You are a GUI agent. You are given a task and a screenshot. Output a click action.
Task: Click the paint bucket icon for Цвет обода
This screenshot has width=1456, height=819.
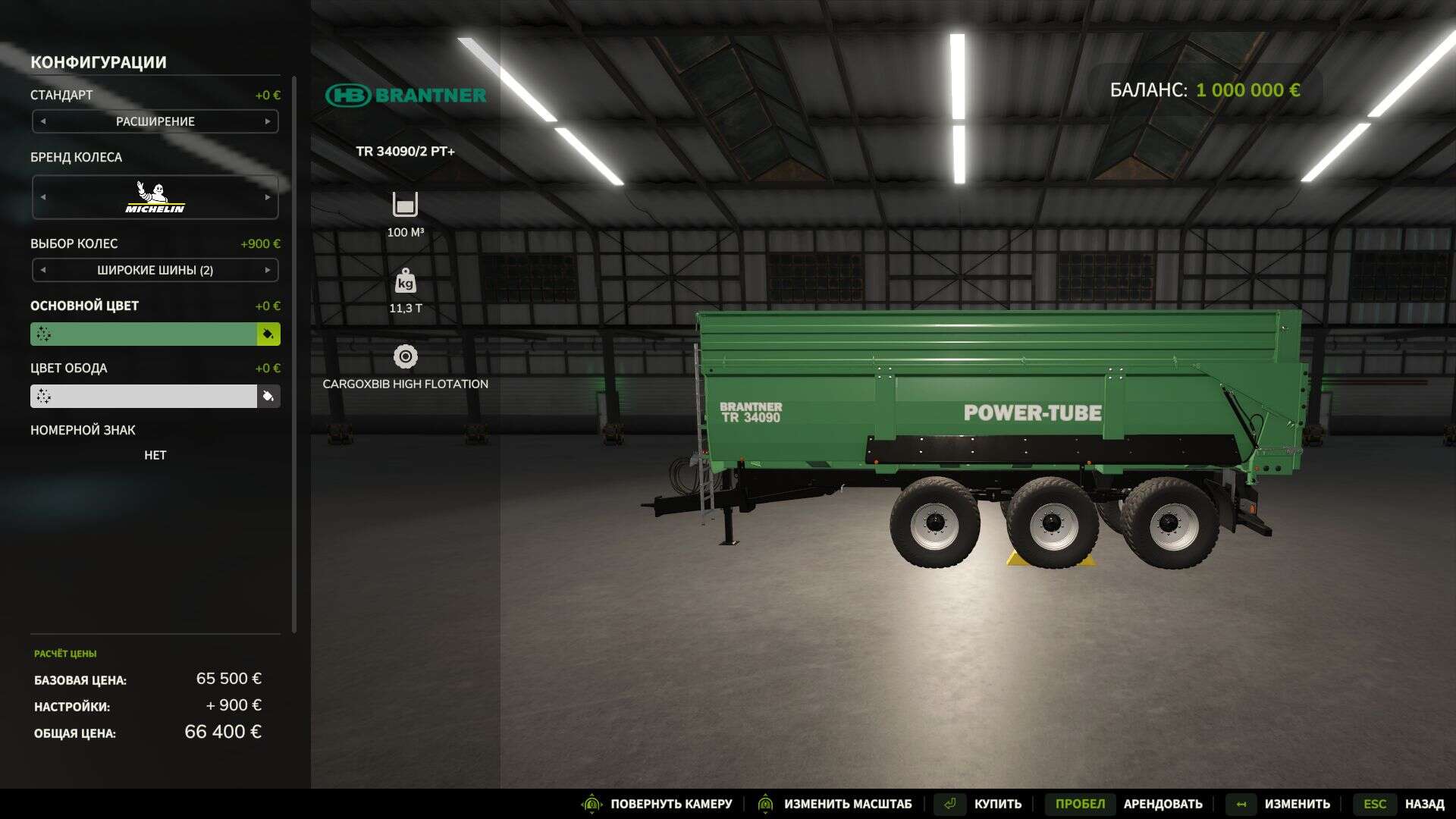(268, 397)
